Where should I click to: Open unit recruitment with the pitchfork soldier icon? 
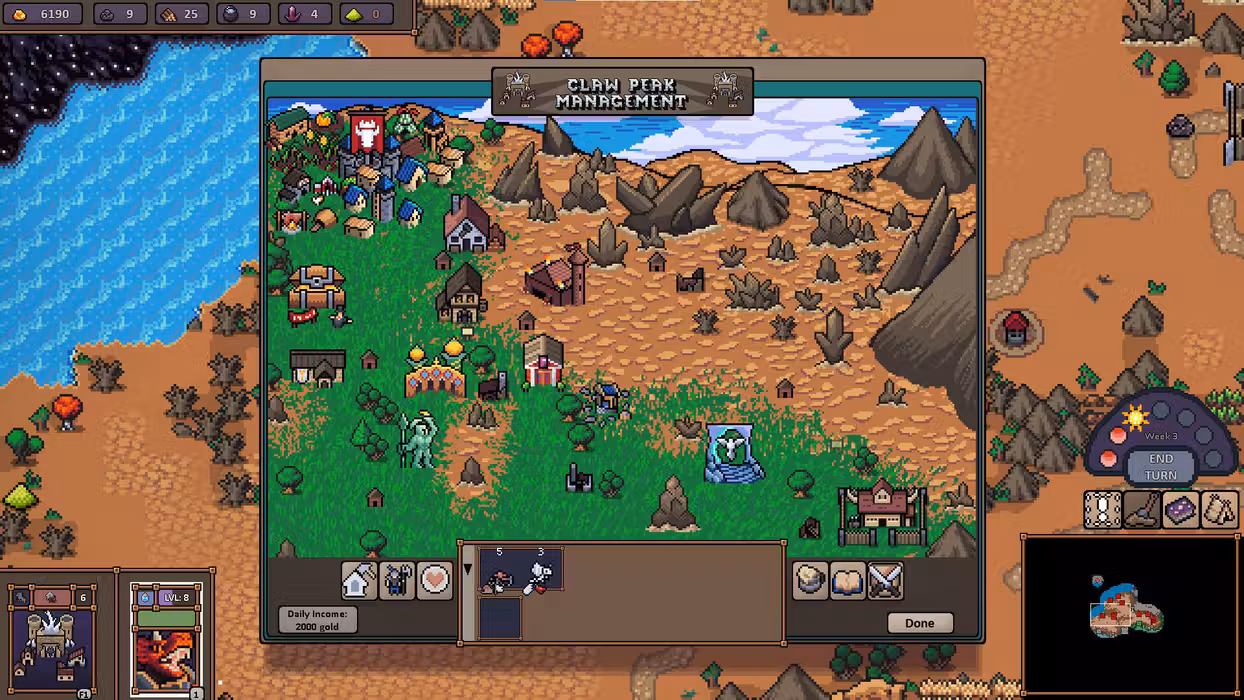pyautogui.click(x=397, y=580)
